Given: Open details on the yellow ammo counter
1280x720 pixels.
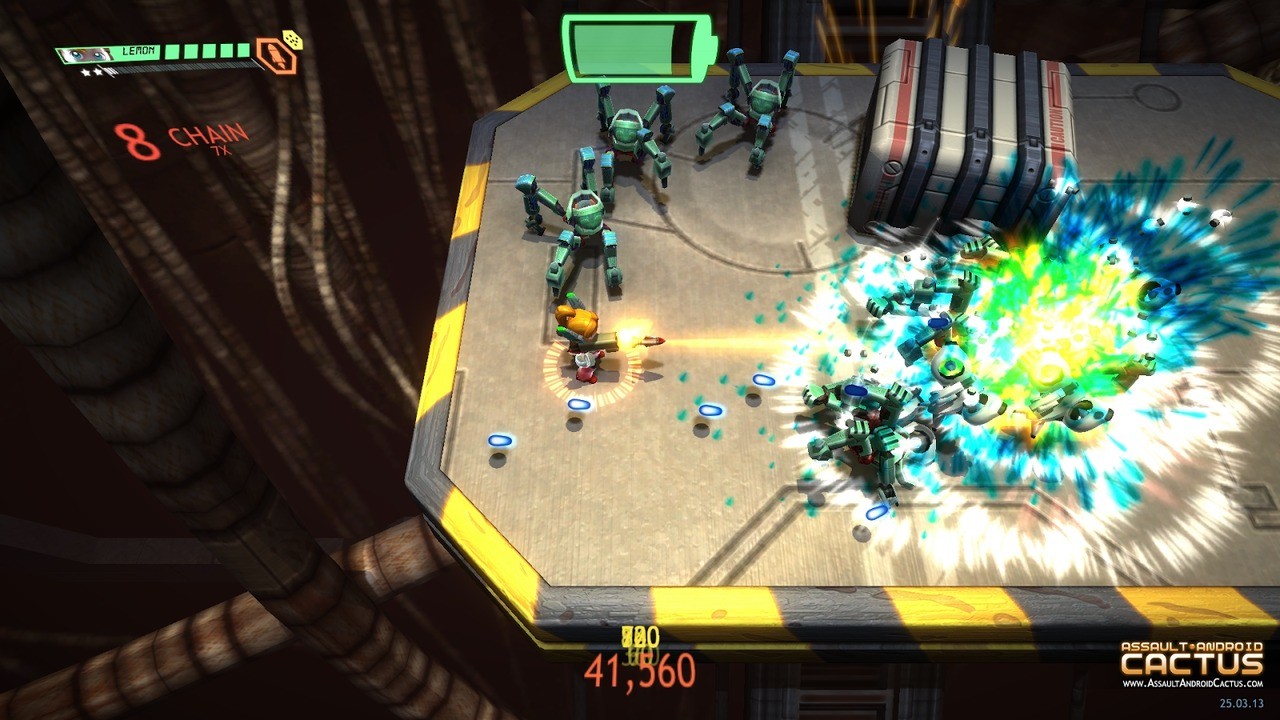Looking at the screenshot, I should tap(640, 637).
